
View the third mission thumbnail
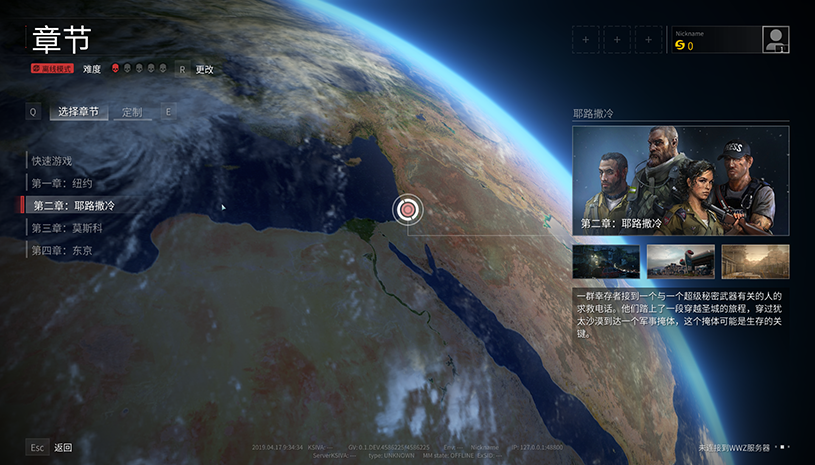pos(755,261)
